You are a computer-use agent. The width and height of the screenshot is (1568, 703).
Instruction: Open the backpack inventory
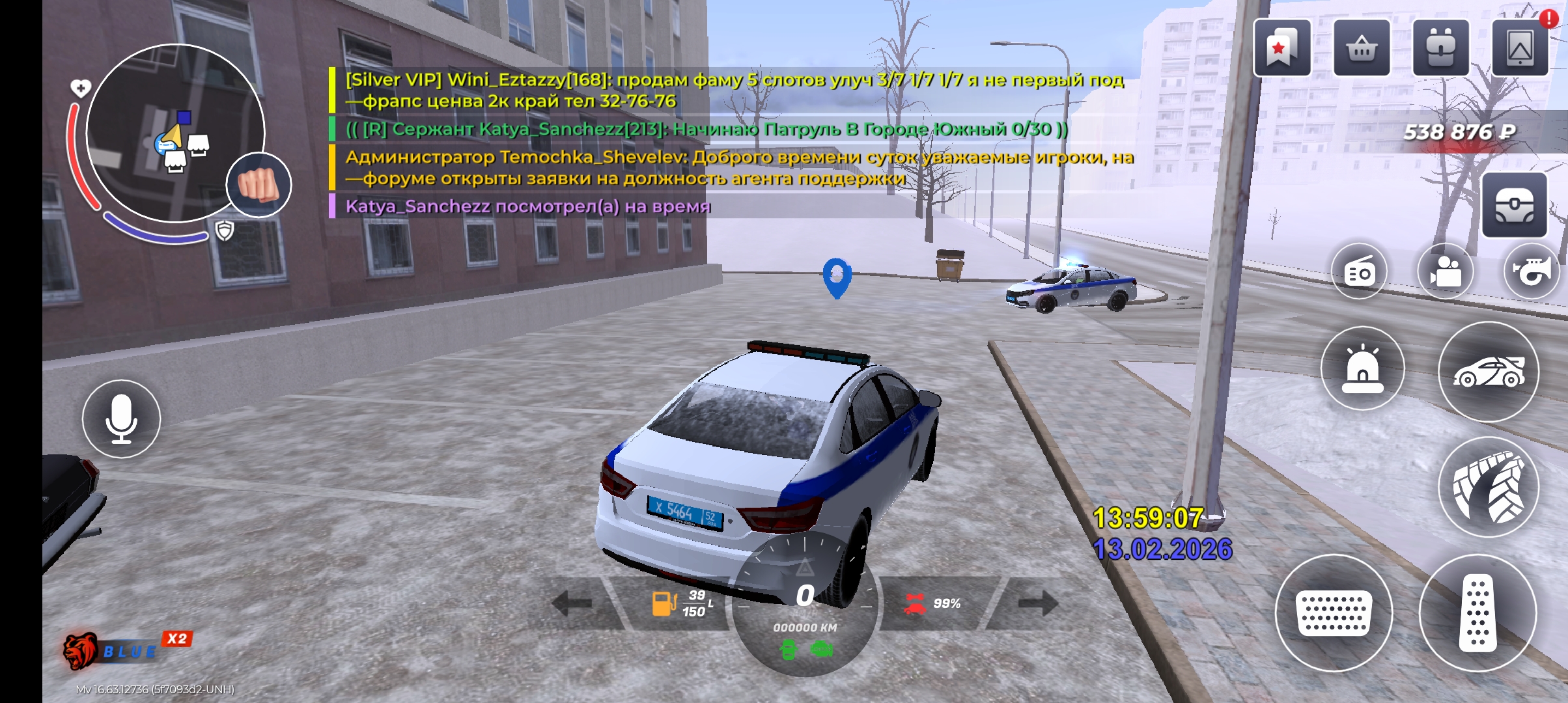point(1440,48)
